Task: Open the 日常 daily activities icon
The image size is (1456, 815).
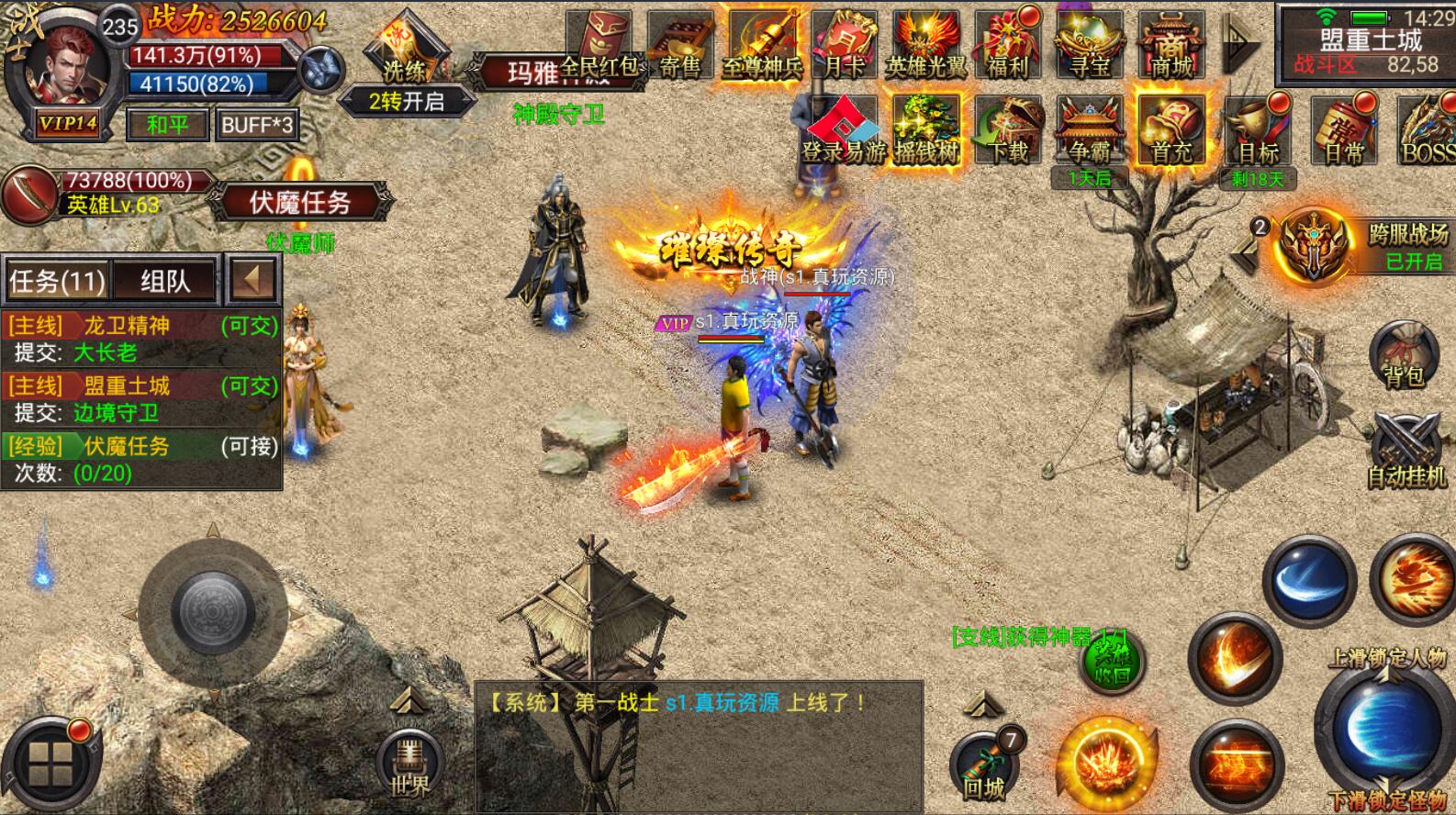Action: 1344,130
